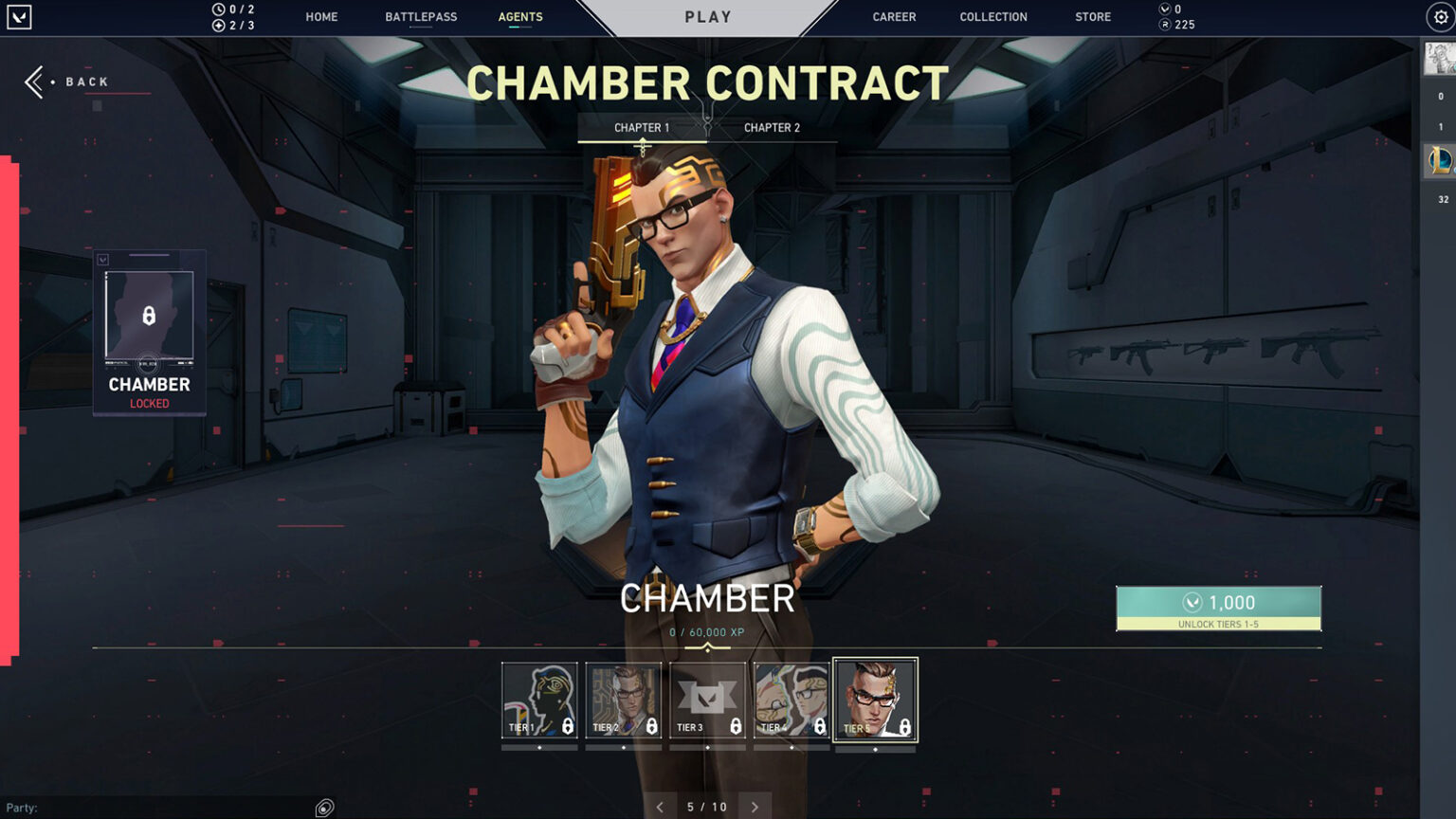
Task: Go to previous page with left chevron
Action: click(x=660, y=806)
